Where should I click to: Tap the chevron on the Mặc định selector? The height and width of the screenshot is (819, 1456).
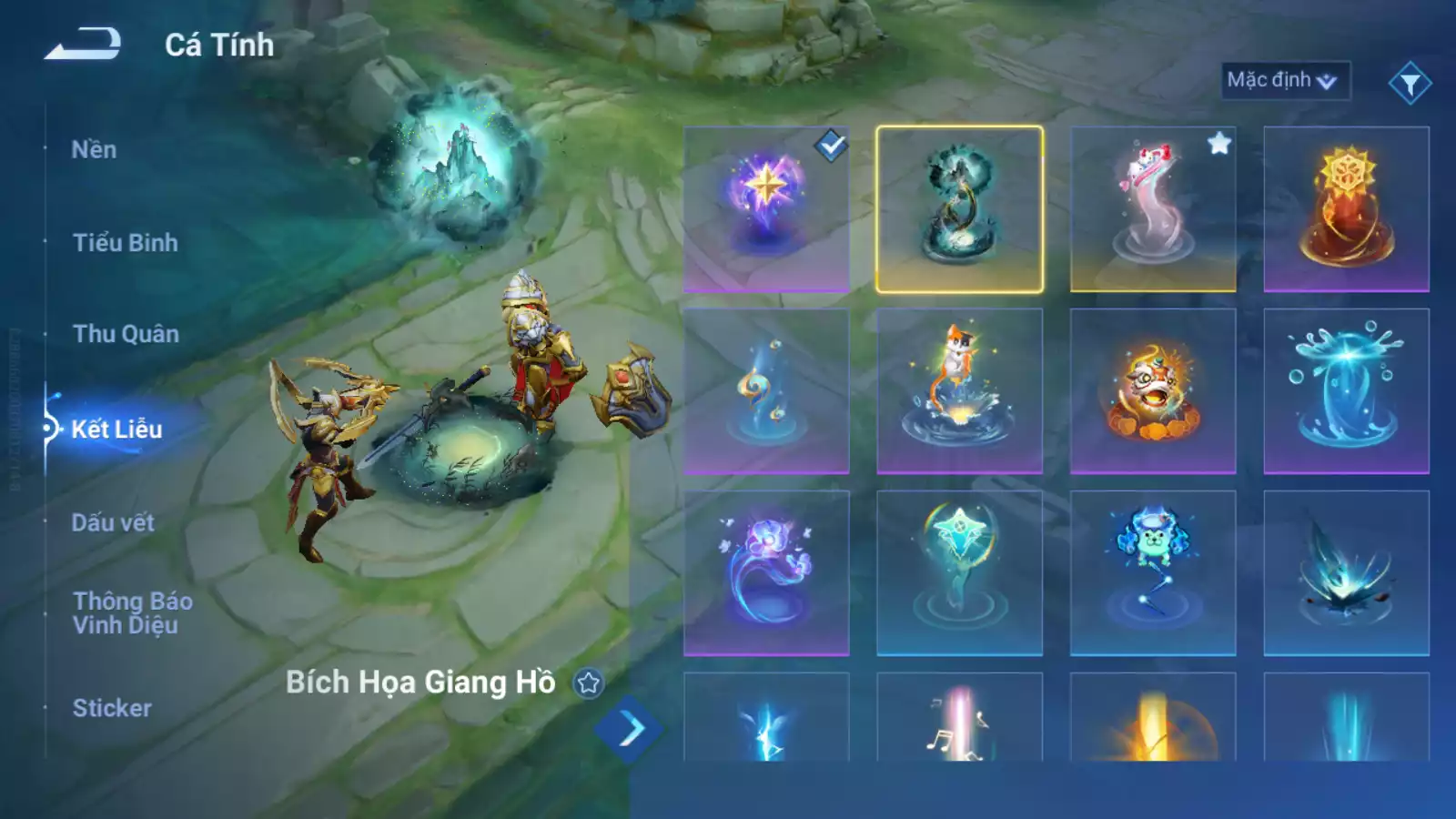tap(1327, 80)
